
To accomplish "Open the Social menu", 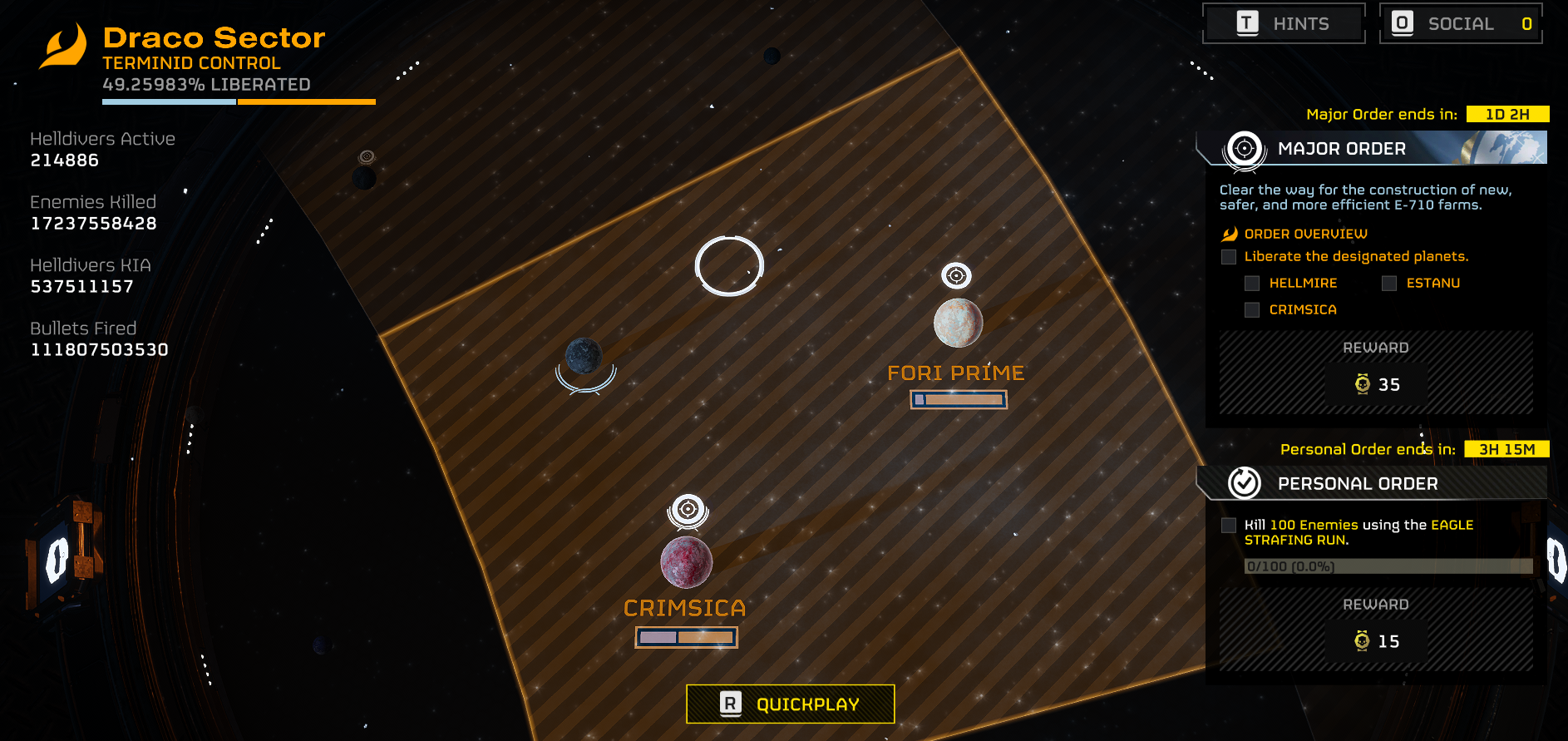I will point(1461,23).
